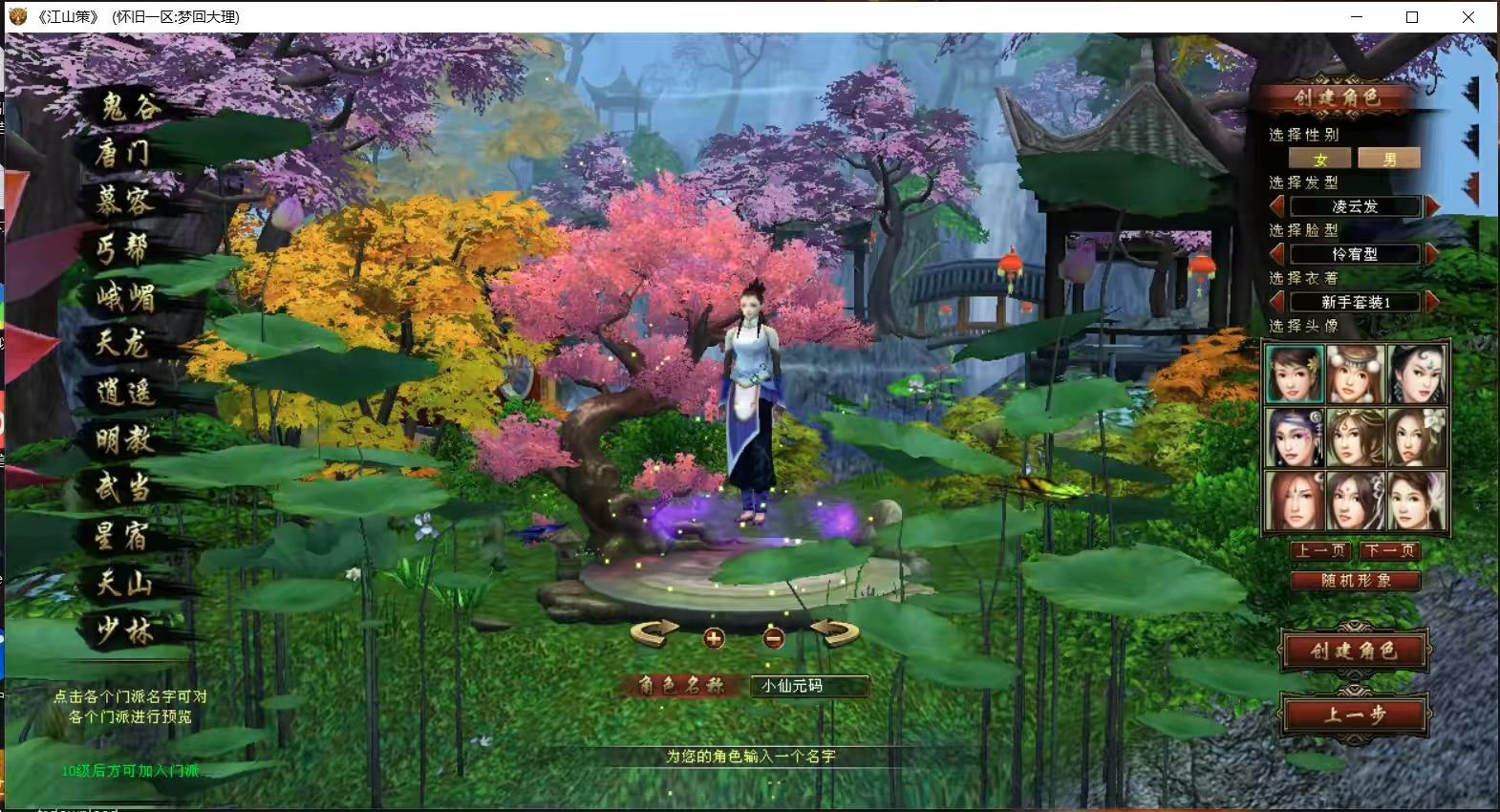Preview the 鬼谷 sect

pyautogui.click(x=130, y=106)
